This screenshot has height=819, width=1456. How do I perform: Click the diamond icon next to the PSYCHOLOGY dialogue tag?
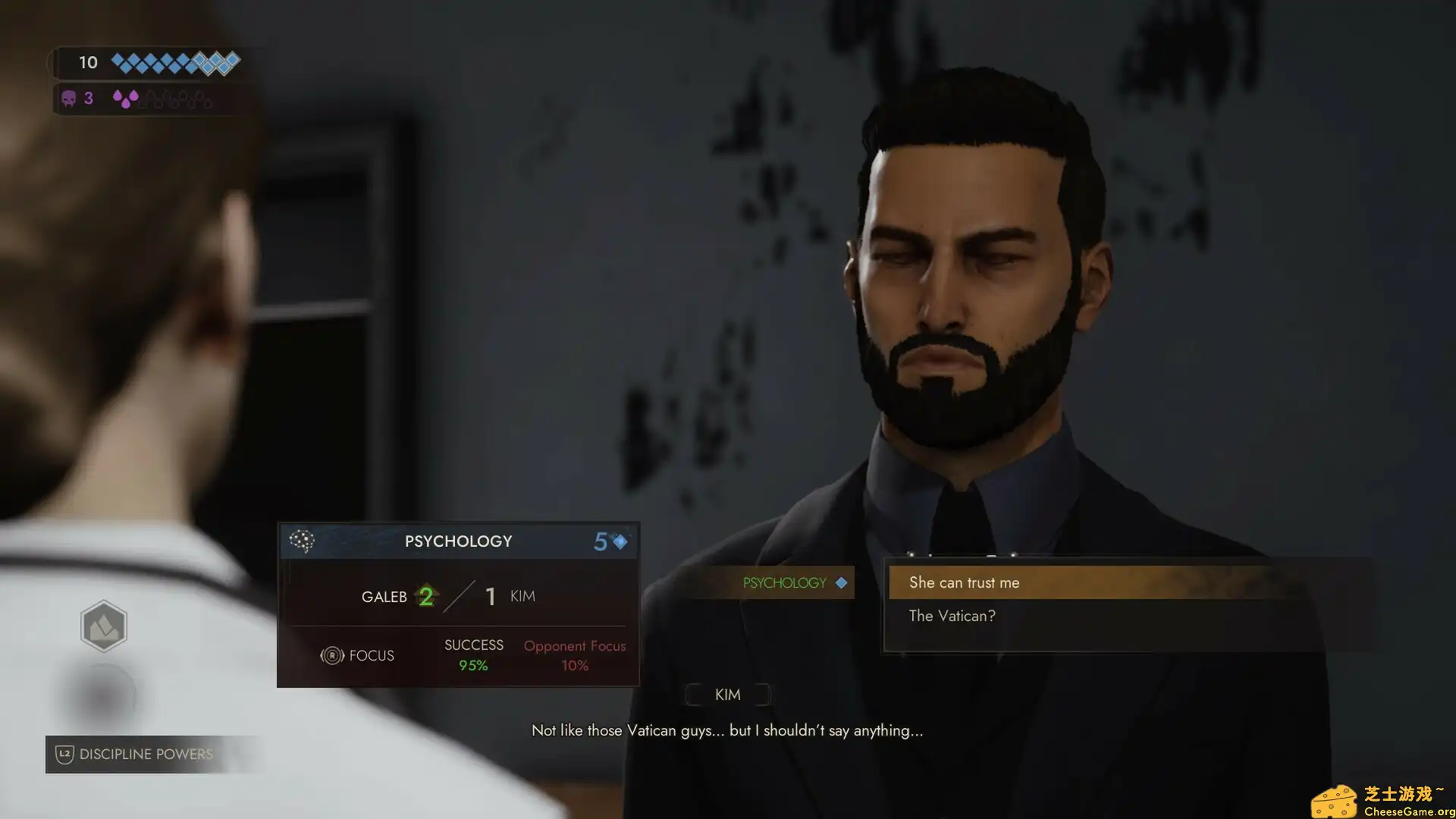click(840, 582)
